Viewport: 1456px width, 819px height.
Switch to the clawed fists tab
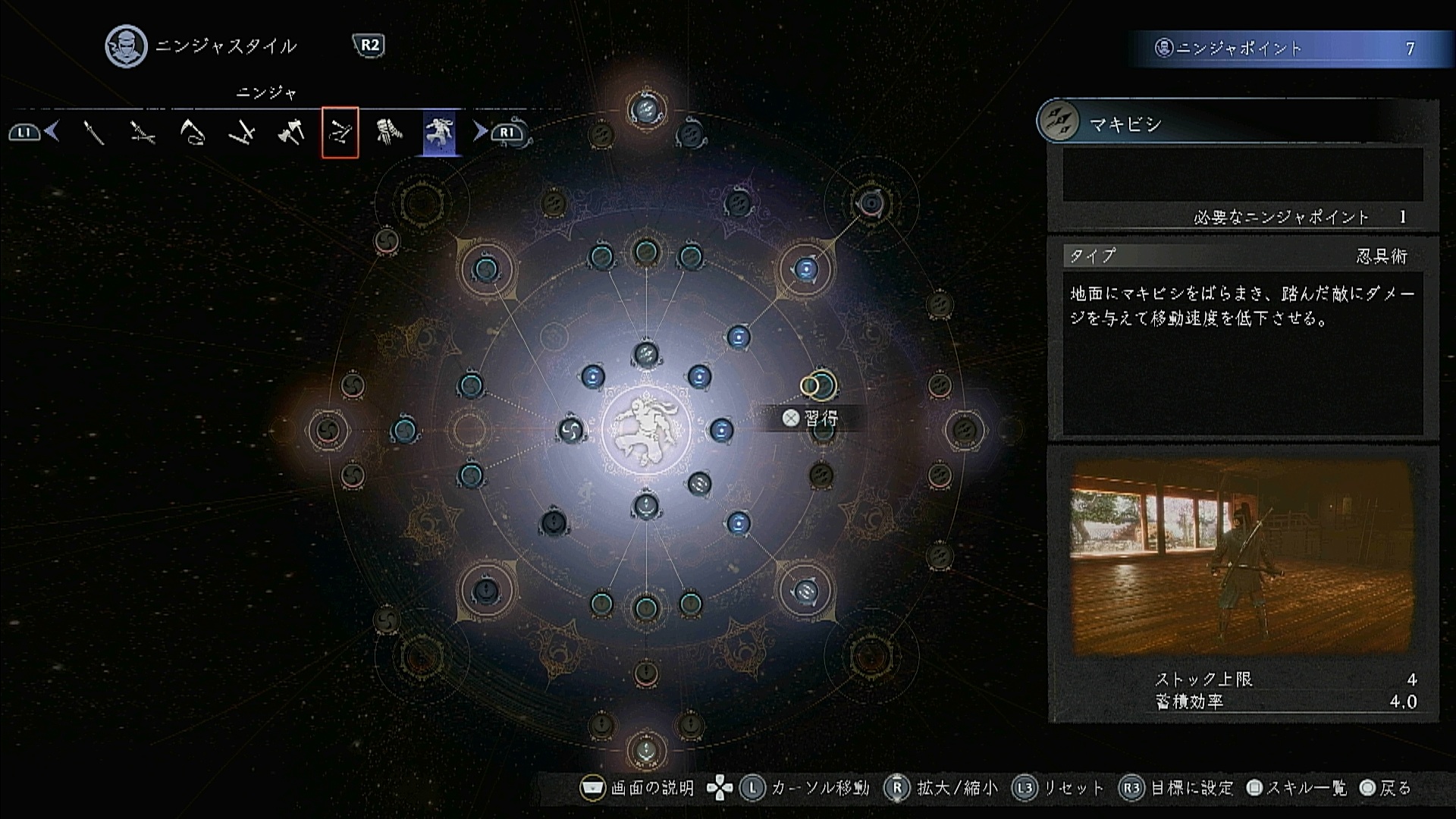point(389,133)
